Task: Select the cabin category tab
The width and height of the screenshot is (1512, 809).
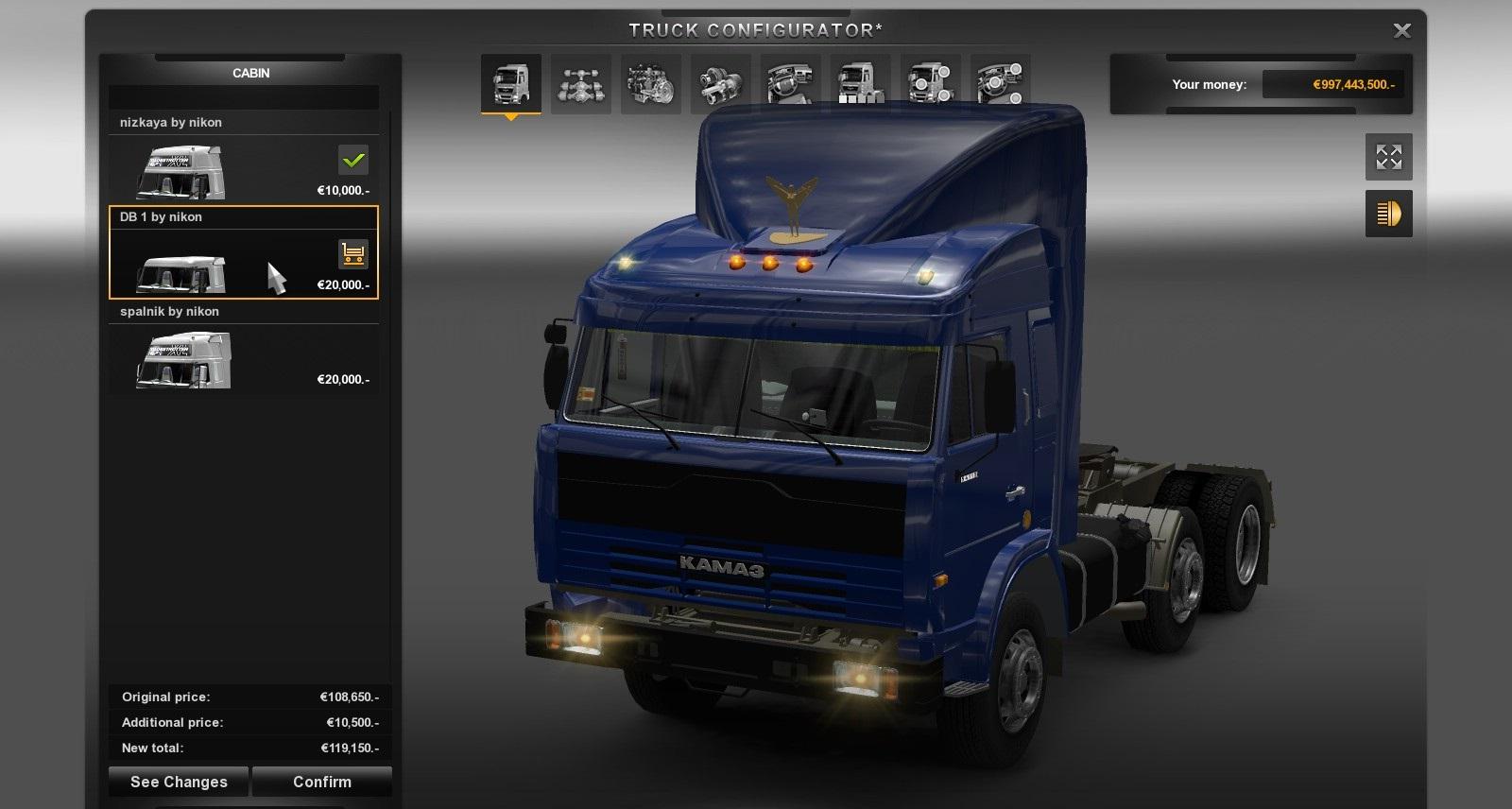Action: (x=510, y=84)
